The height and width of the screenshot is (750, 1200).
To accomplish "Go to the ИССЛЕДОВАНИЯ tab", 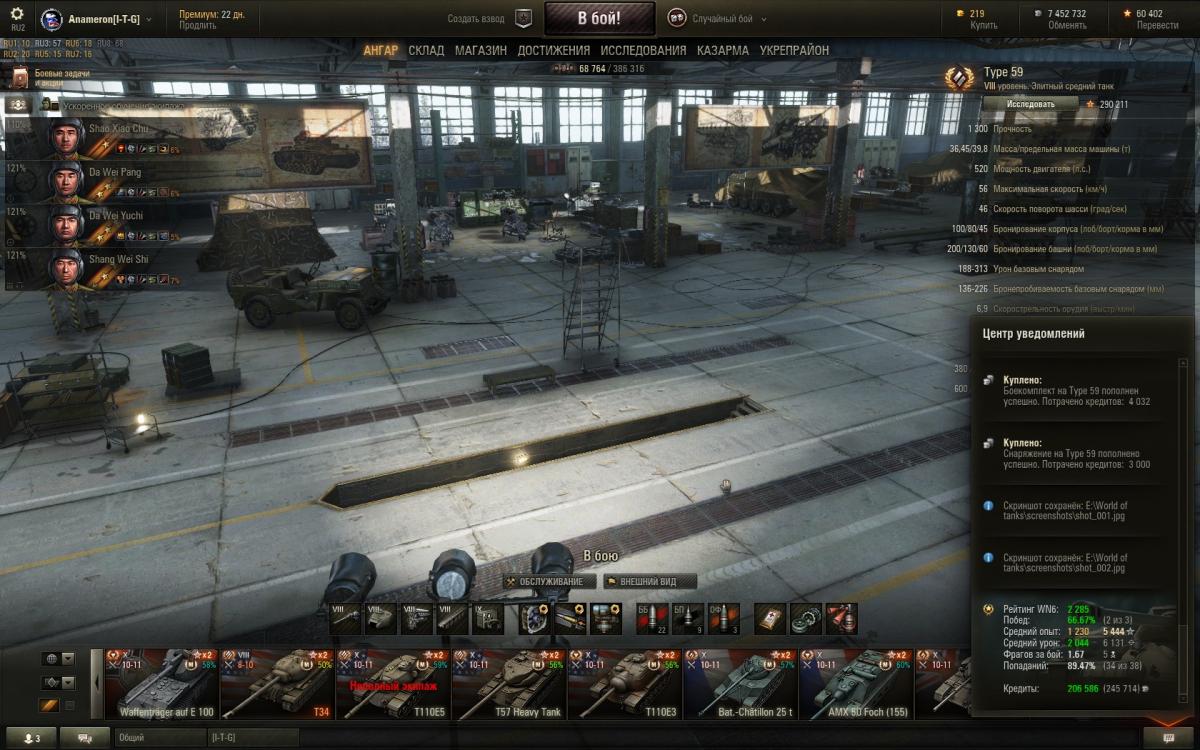I will (643, 50).
